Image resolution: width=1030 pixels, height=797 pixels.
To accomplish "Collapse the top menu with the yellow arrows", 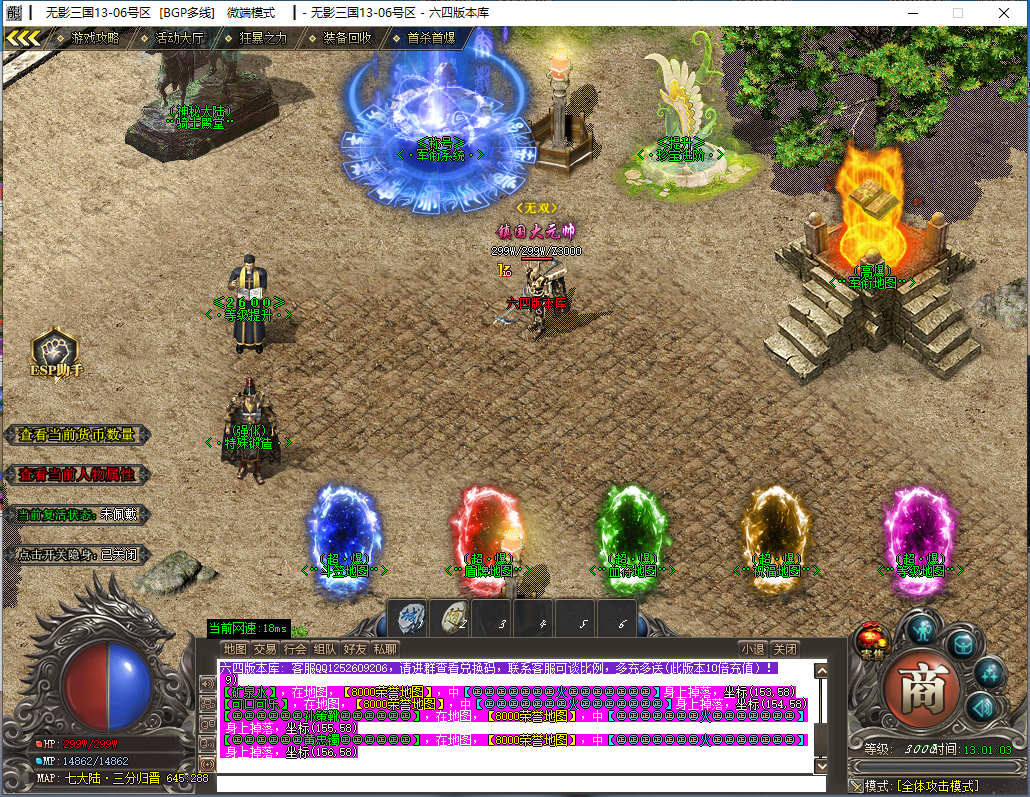I will pos(23,38).
